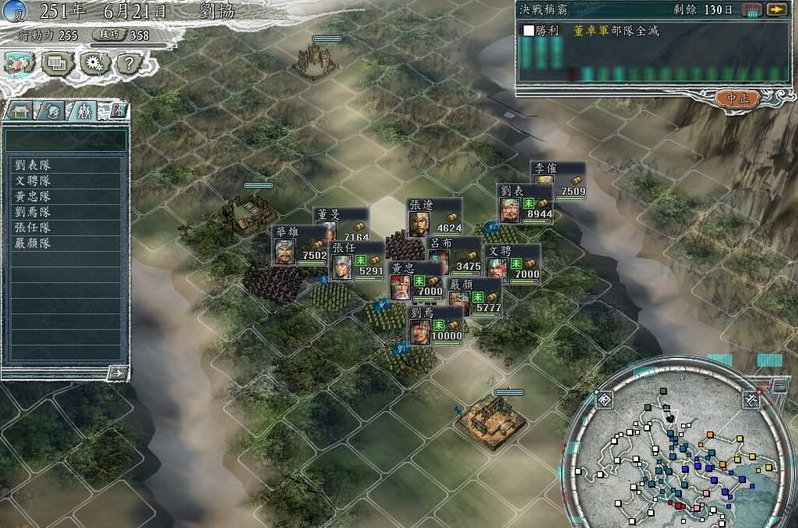Select 劉表隊 in the unit list
The image size is (798, 528).
[34, 165]
